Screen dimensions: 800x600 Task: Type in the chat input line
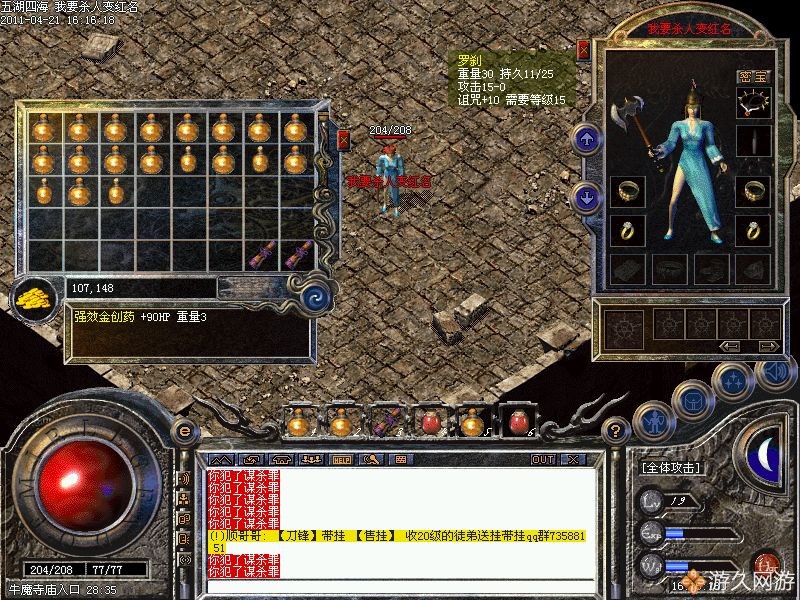point(400,585)
